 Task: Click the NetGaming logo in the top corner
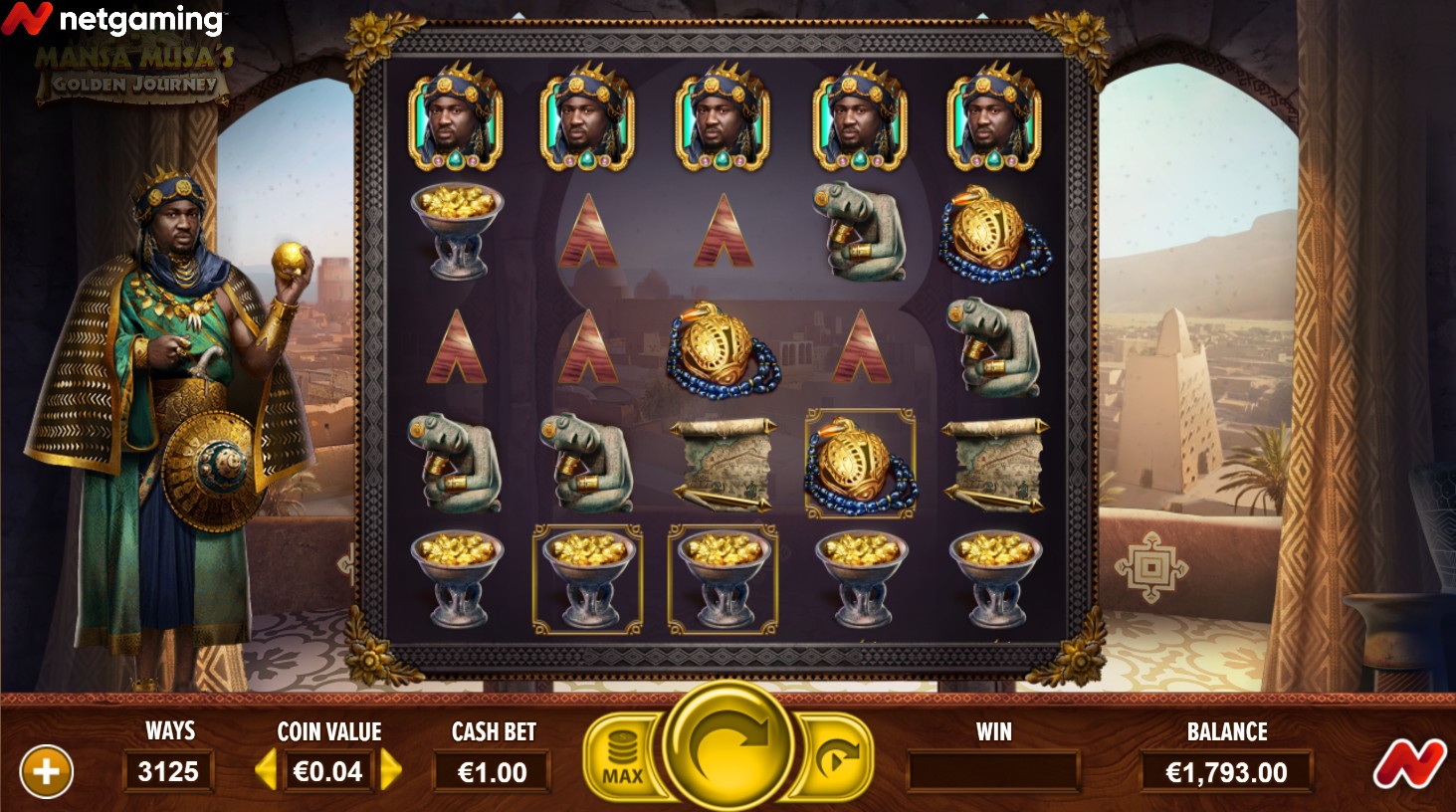click(x=112, y=19)
